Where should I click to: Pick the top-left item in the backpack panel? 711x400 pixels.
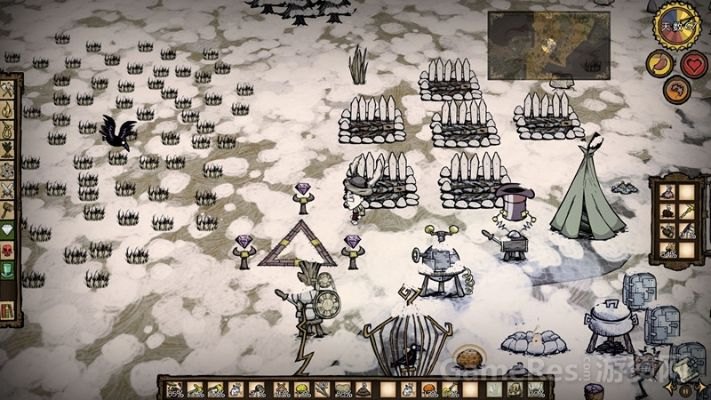point(667,193)
